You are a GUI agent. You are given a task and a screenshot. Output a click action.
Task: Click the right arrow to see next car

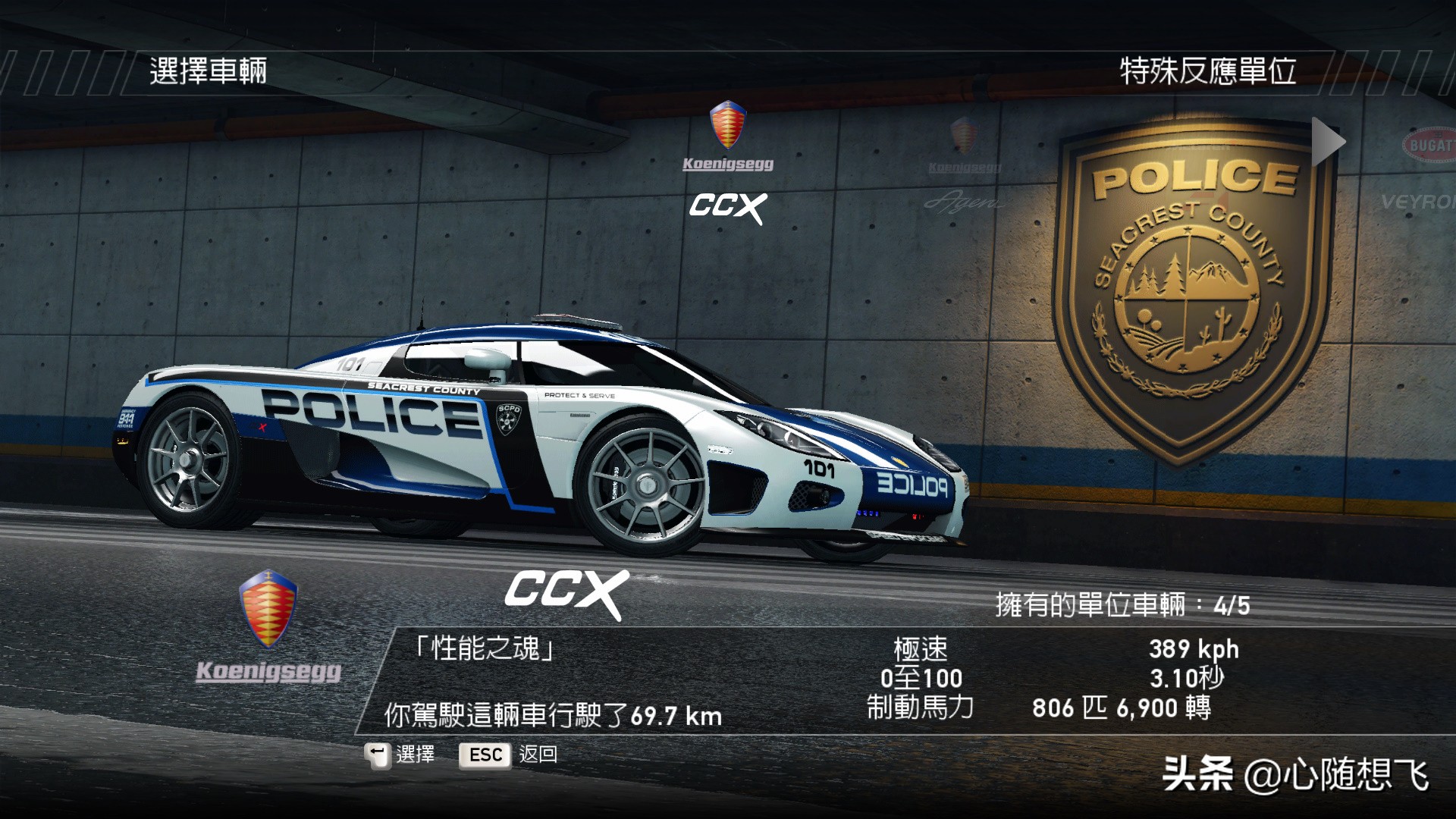pyautogui.click(x=1327, y=141)
